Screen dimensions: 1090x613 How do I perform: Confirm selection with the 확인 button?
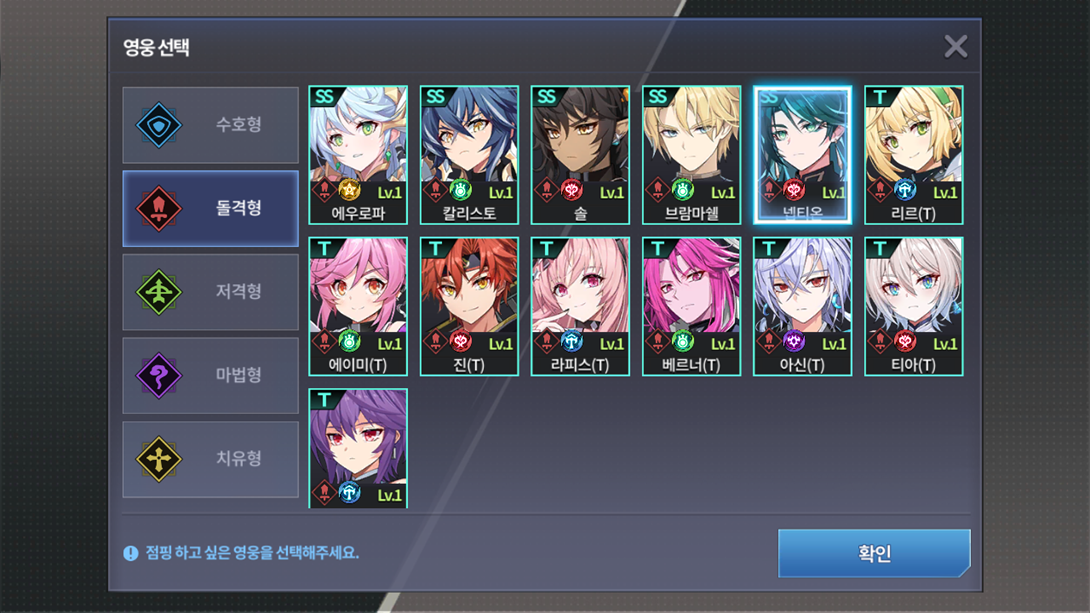pos(874,553)
